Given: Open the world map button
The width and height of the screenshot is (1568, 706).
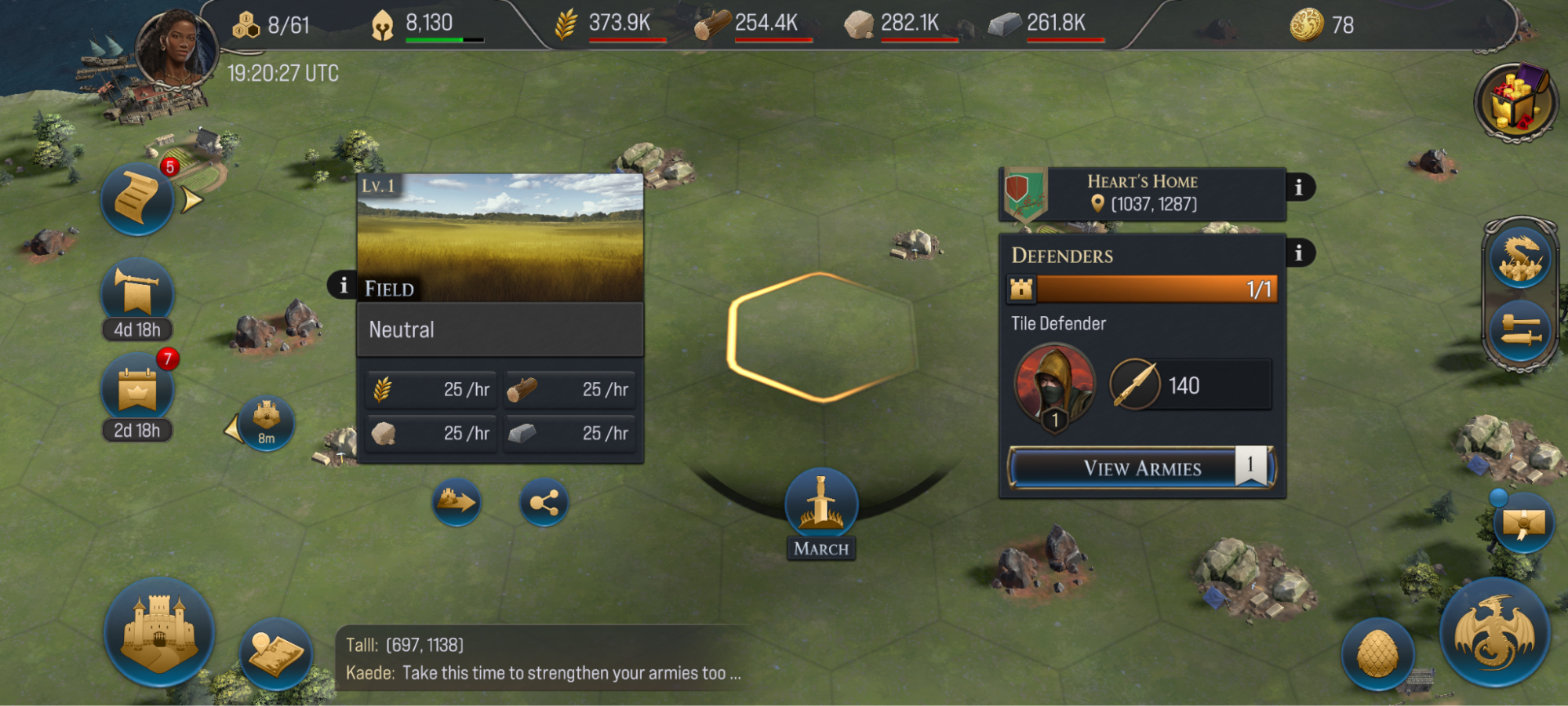Looking at the screenshot, I should 275,653.
